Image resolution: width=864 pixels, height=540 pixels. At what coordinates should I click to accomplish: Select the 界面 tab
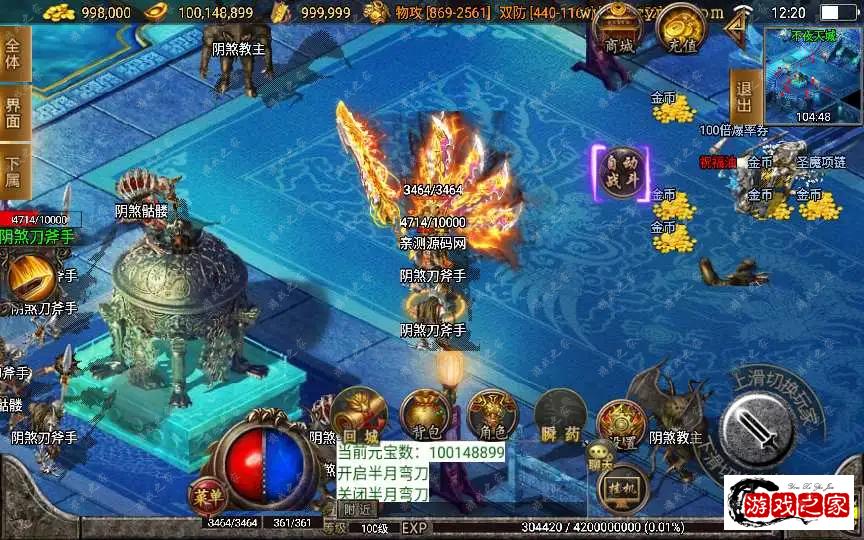(x=13, y=110)
